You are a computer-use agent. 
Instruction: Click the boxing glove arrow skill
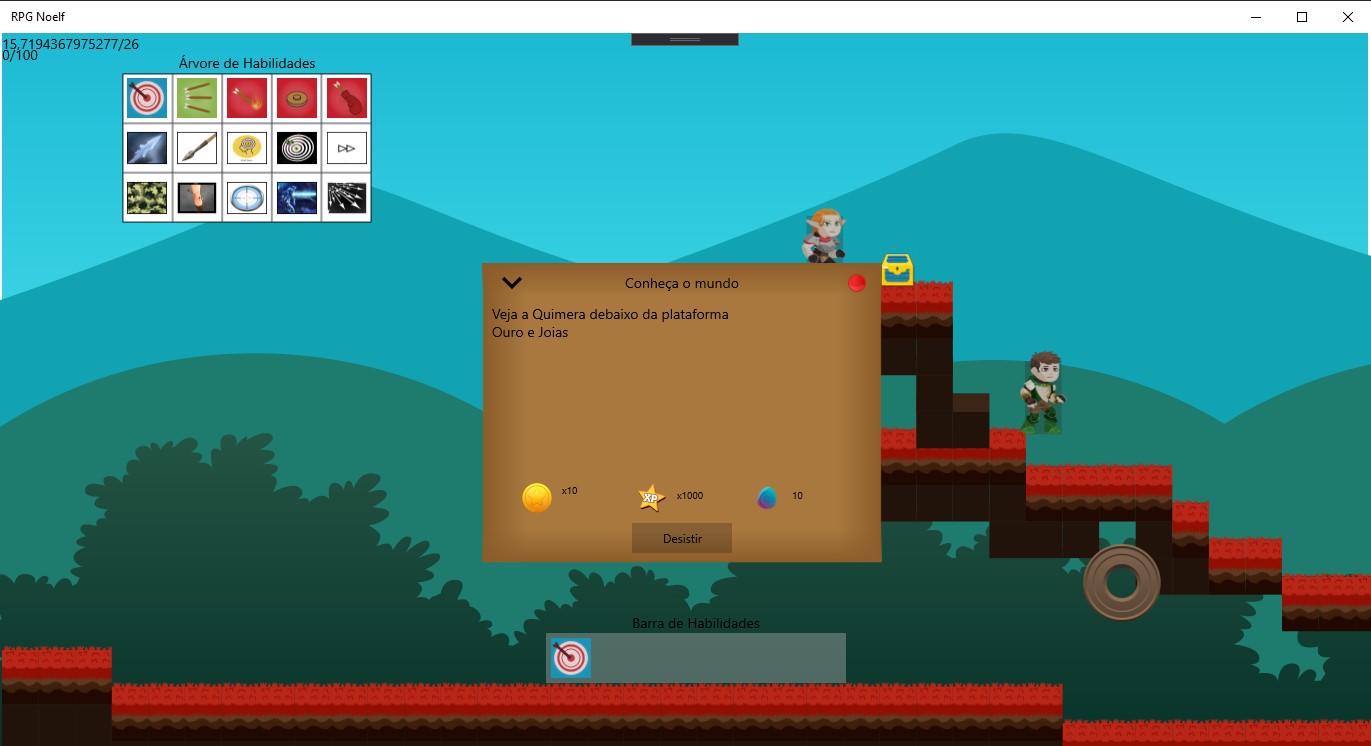(x=347, y=97)
